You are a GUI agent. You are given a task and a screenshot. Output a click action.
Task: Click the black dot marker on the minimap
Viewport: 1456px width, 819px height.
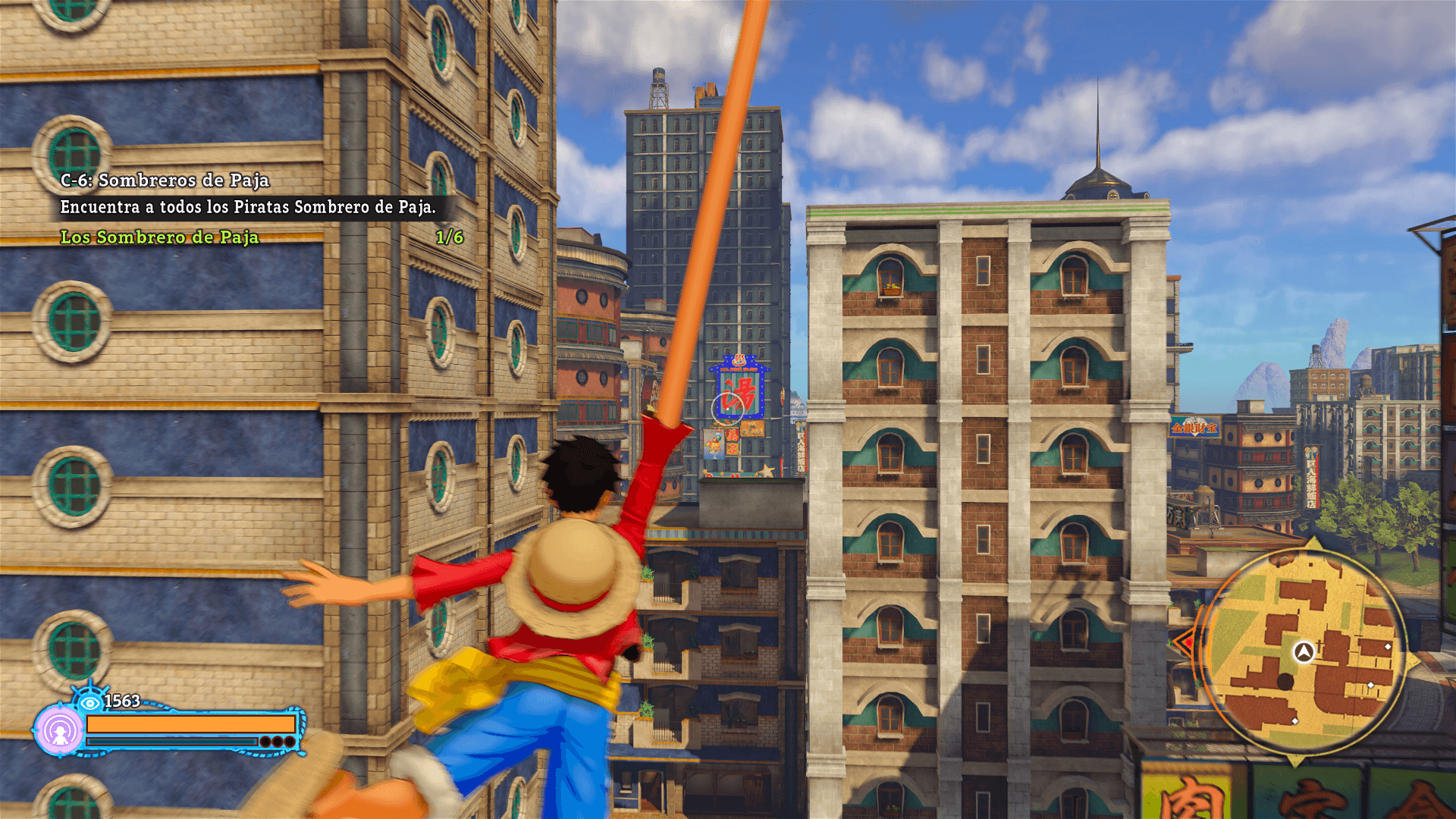(x=1285, y=682)
